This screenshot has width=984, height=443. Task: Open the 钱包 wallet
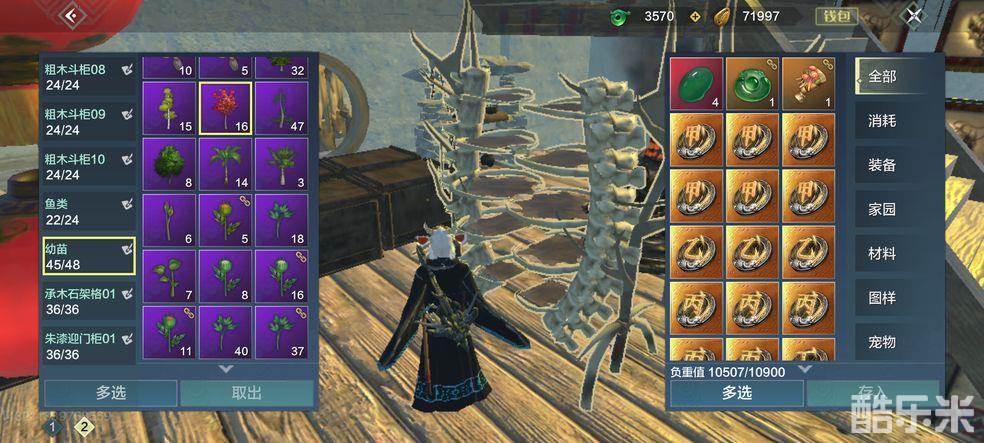coord(835,16)
